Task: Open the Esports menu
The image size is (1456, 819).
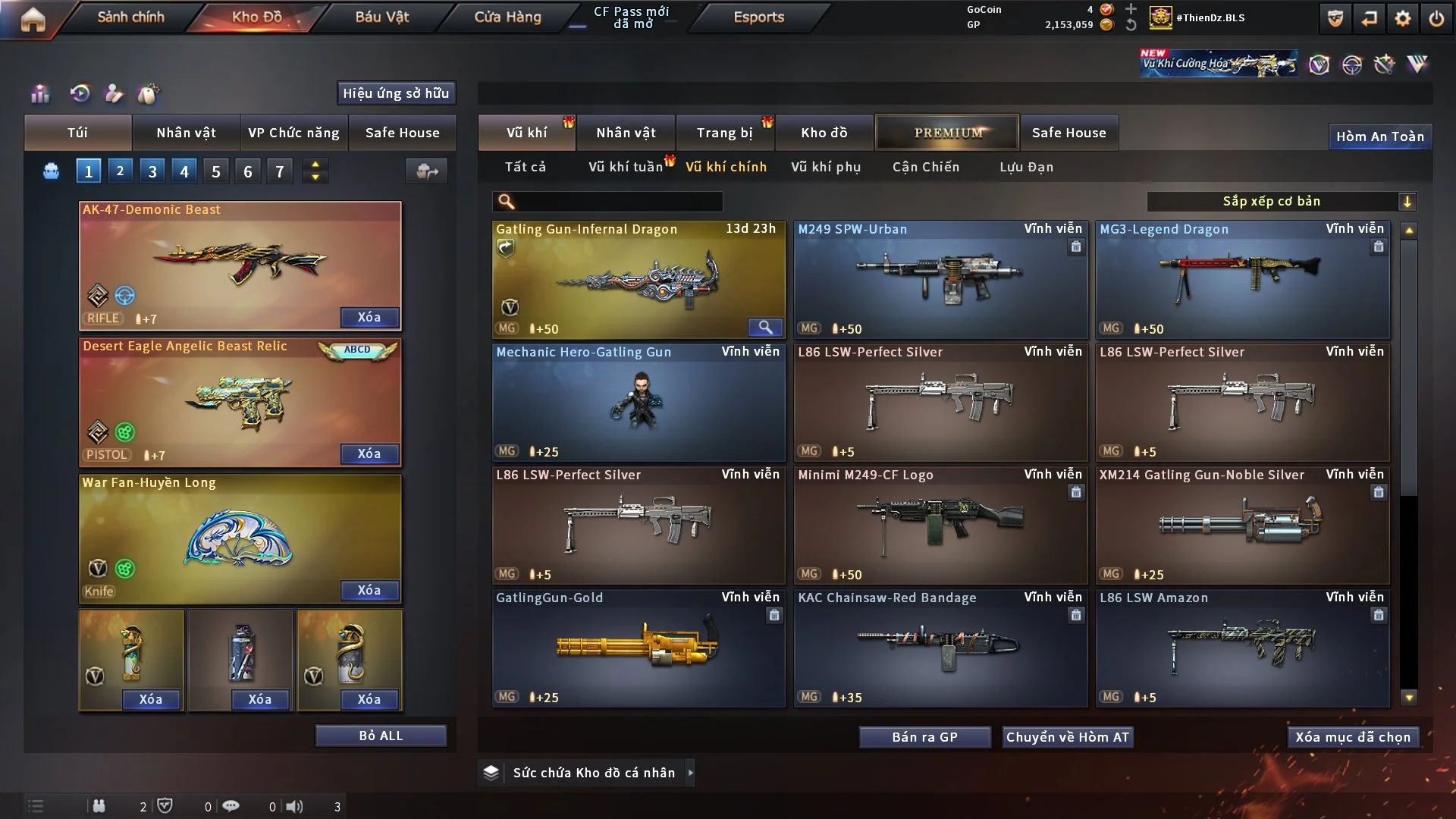Action: pyautogui.click(x=758, y=17)
